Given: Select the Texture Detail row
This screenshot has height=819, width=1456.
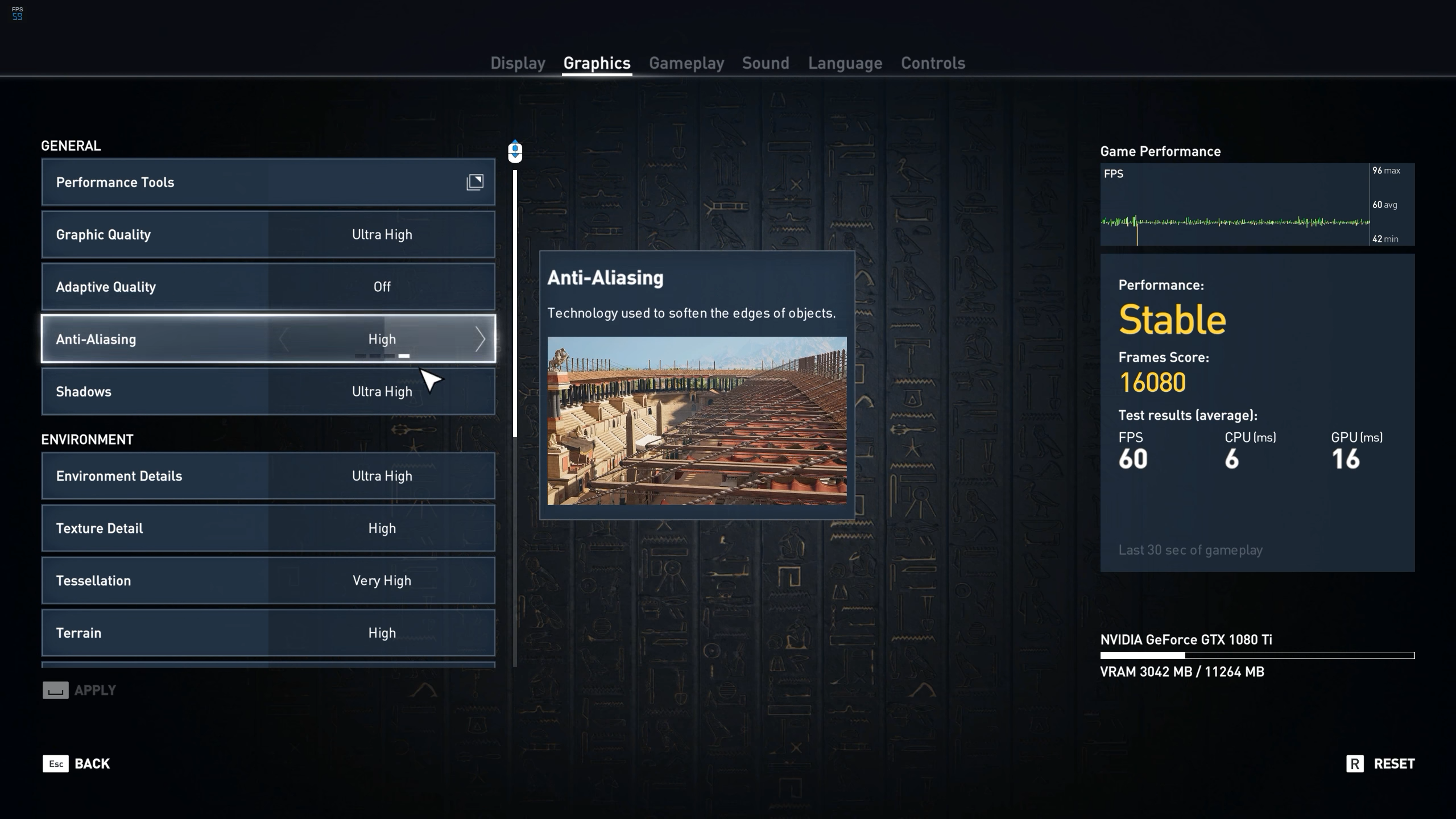Looking at the screenshot, I should 268,528.
